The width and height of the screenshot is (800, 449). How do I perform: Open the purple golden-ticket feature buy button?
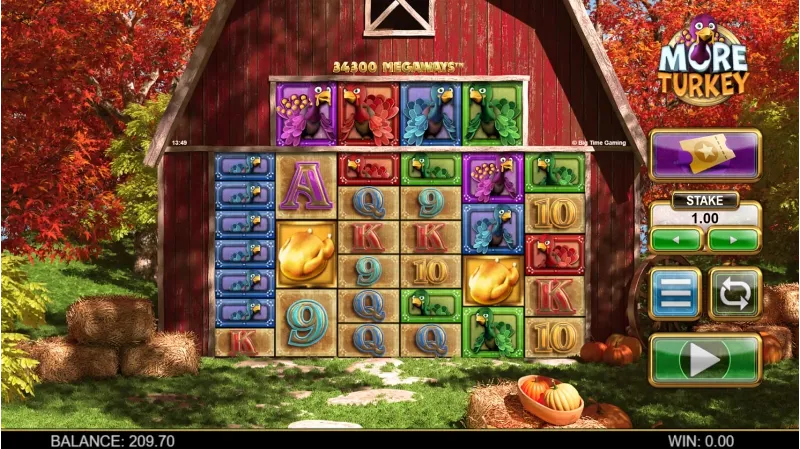pyautogui.click(x=704, y=156)
